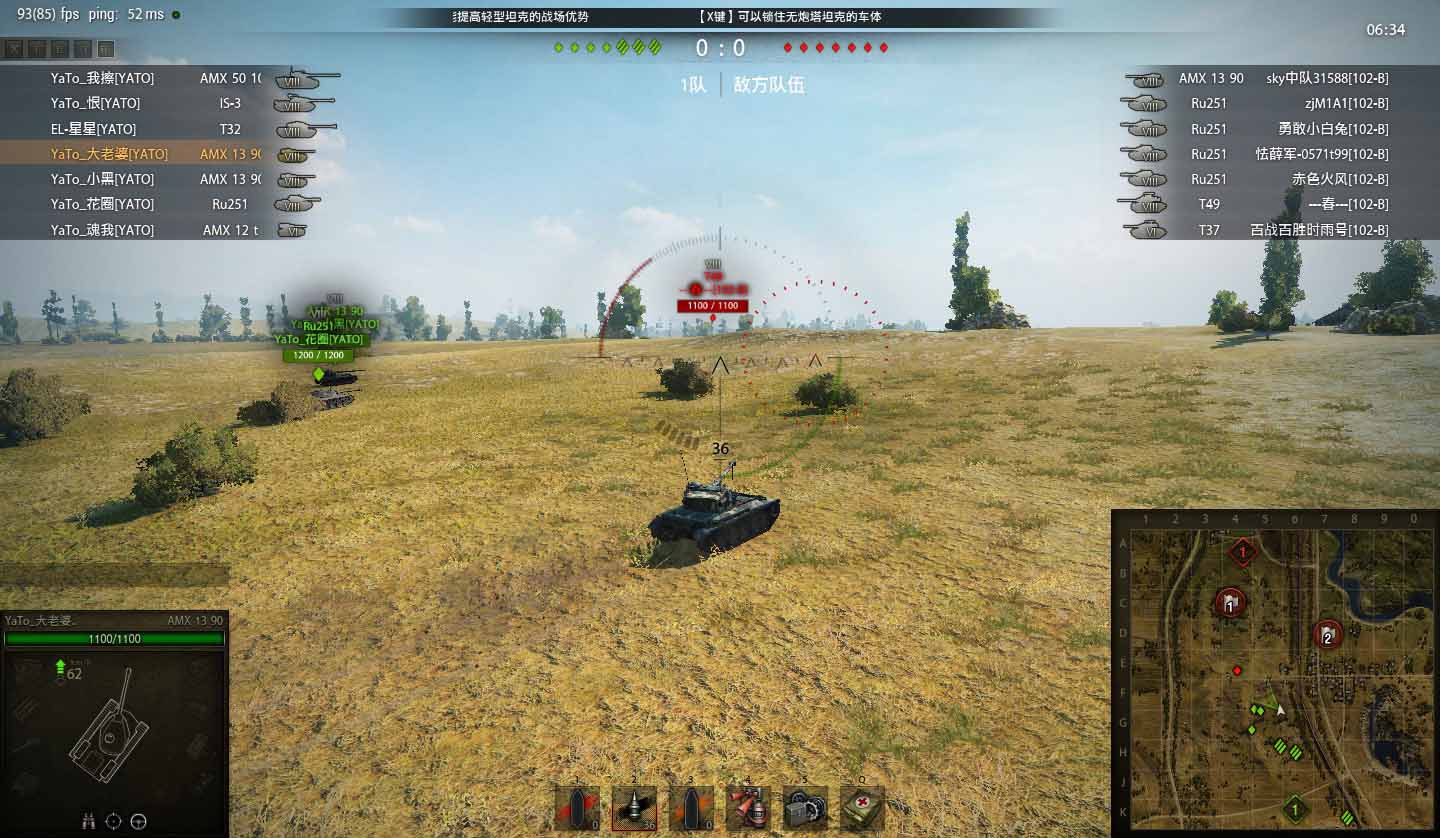Ping neutral flag 1 on the minimap
1440x838 pixels.
pyautogui.click(x=1229, y=602)
